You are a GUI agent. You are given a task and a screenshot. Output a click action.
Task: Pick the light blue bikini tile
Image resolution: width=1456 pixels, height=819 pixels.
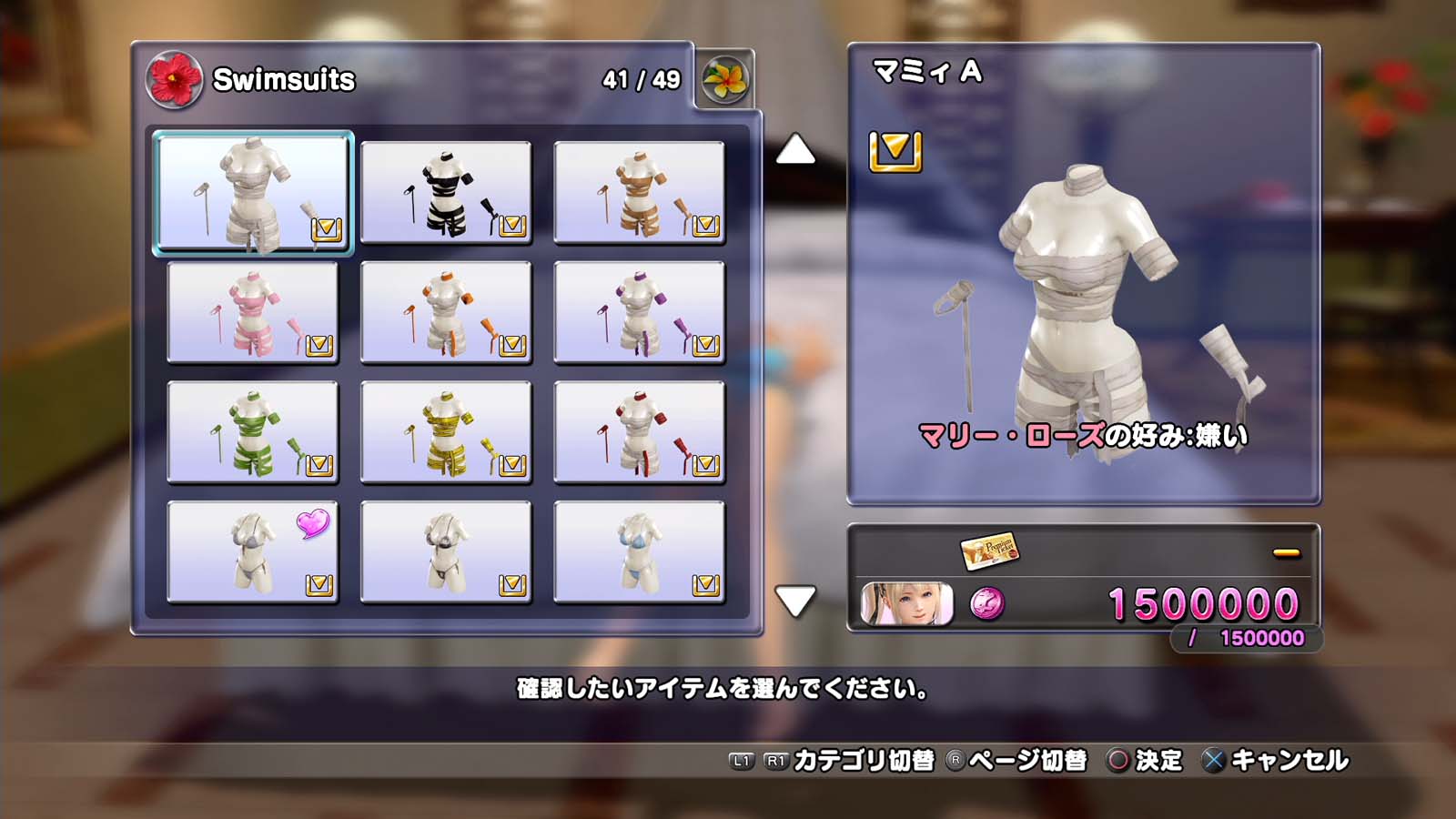click(639, 551)
